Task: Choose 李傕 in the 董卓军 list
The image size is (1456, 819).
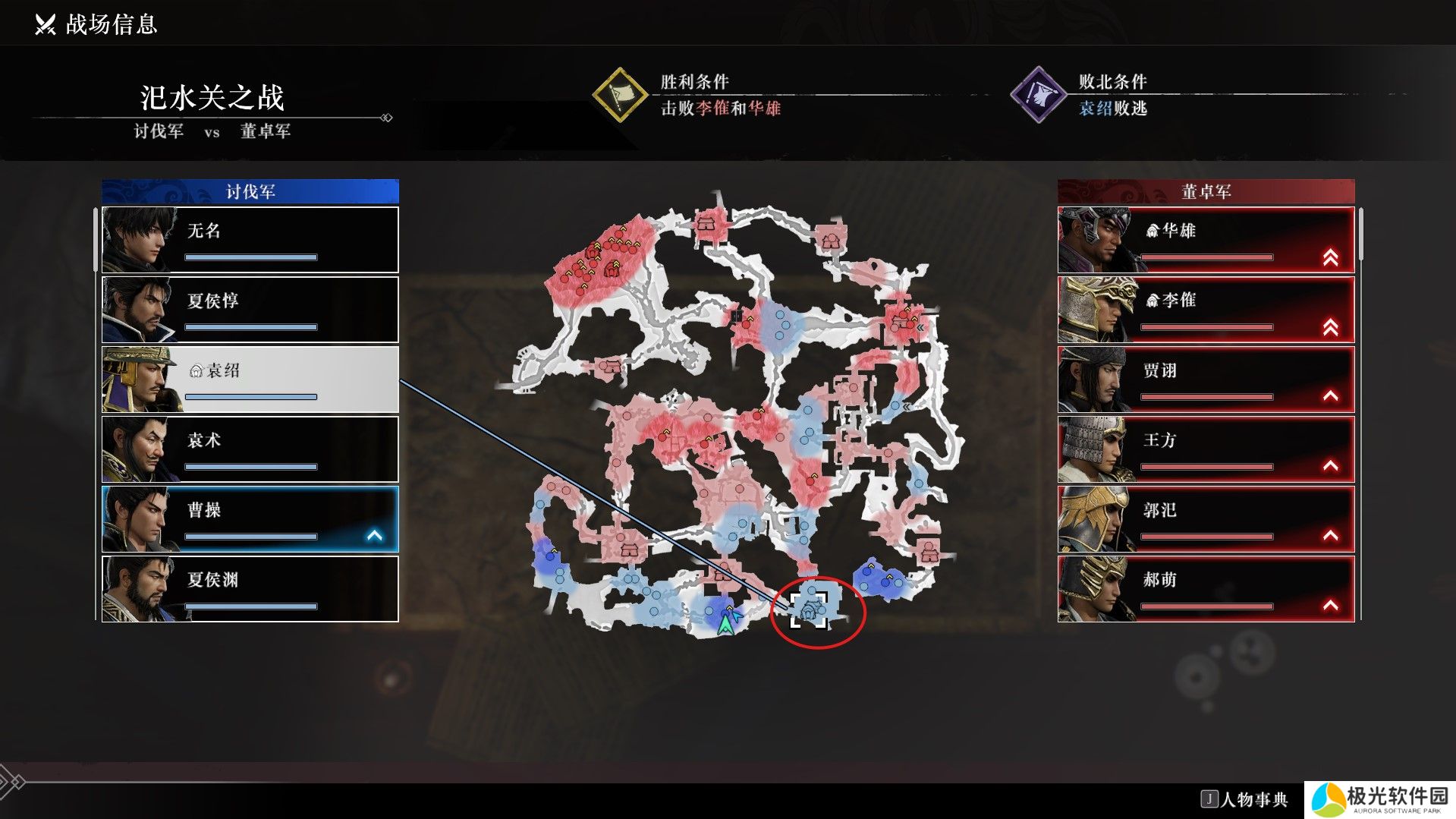Action: 1206,310
